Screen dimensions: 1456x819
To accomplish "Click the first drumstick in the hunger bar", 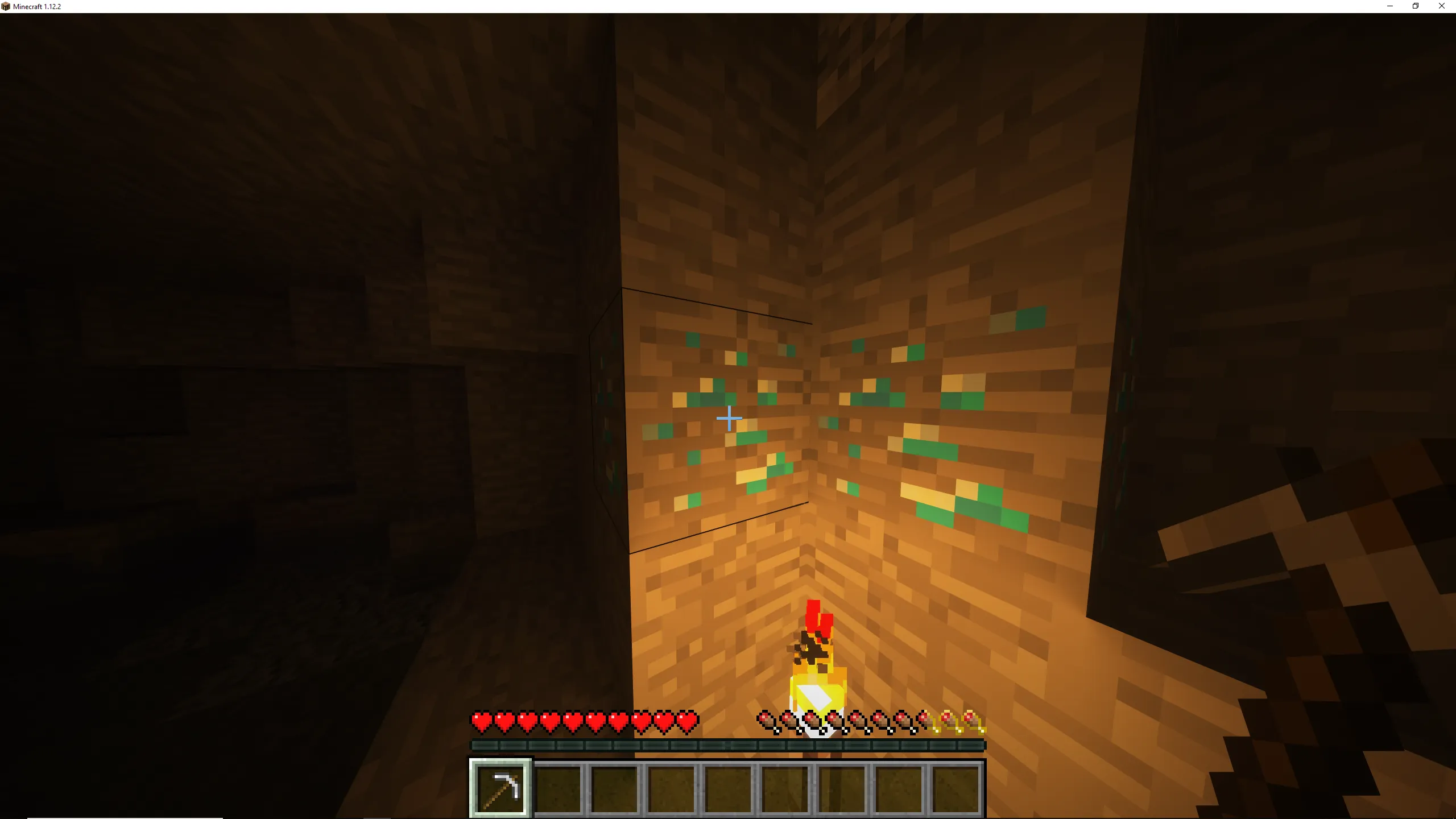I will point(765,719).
